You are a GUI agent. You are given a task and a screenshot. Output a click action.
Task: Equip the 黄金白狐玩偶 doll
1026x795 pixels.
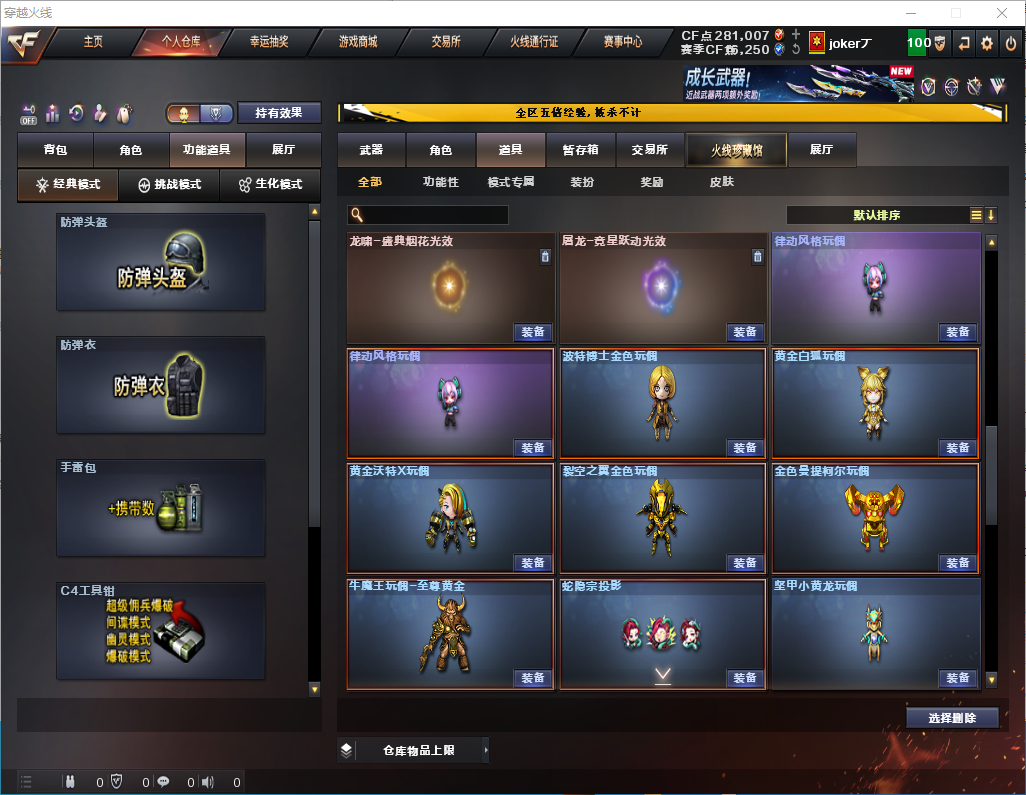click(957, 448)
